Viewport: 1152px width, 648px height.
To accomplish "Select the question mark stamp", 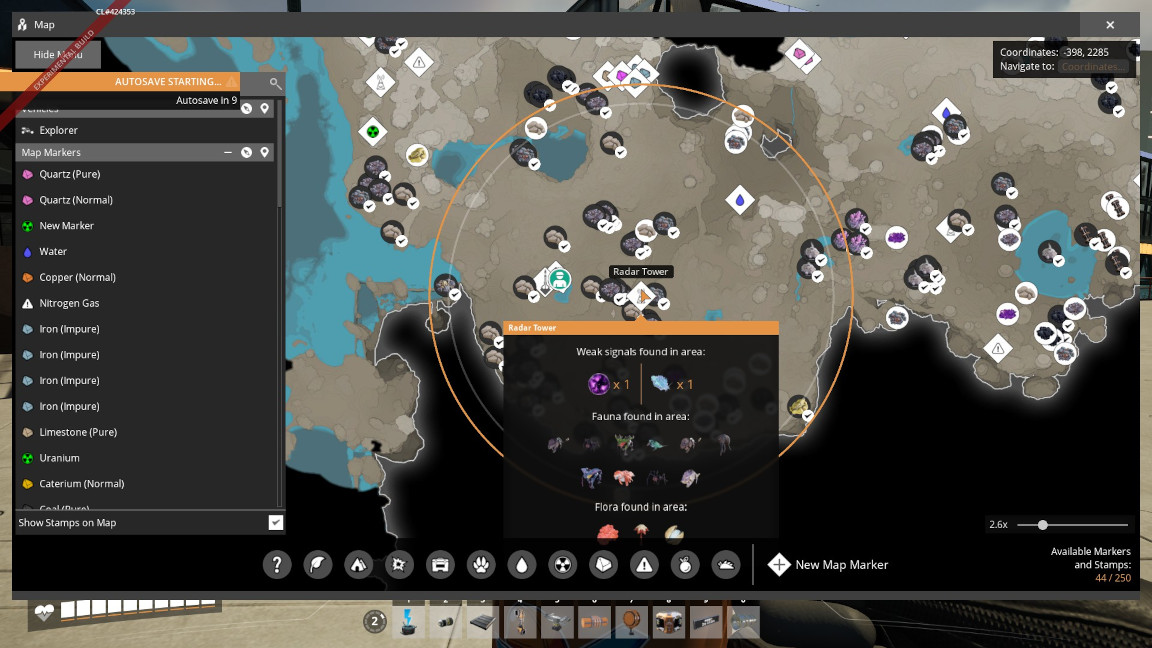I will click(x=277, y=565).
